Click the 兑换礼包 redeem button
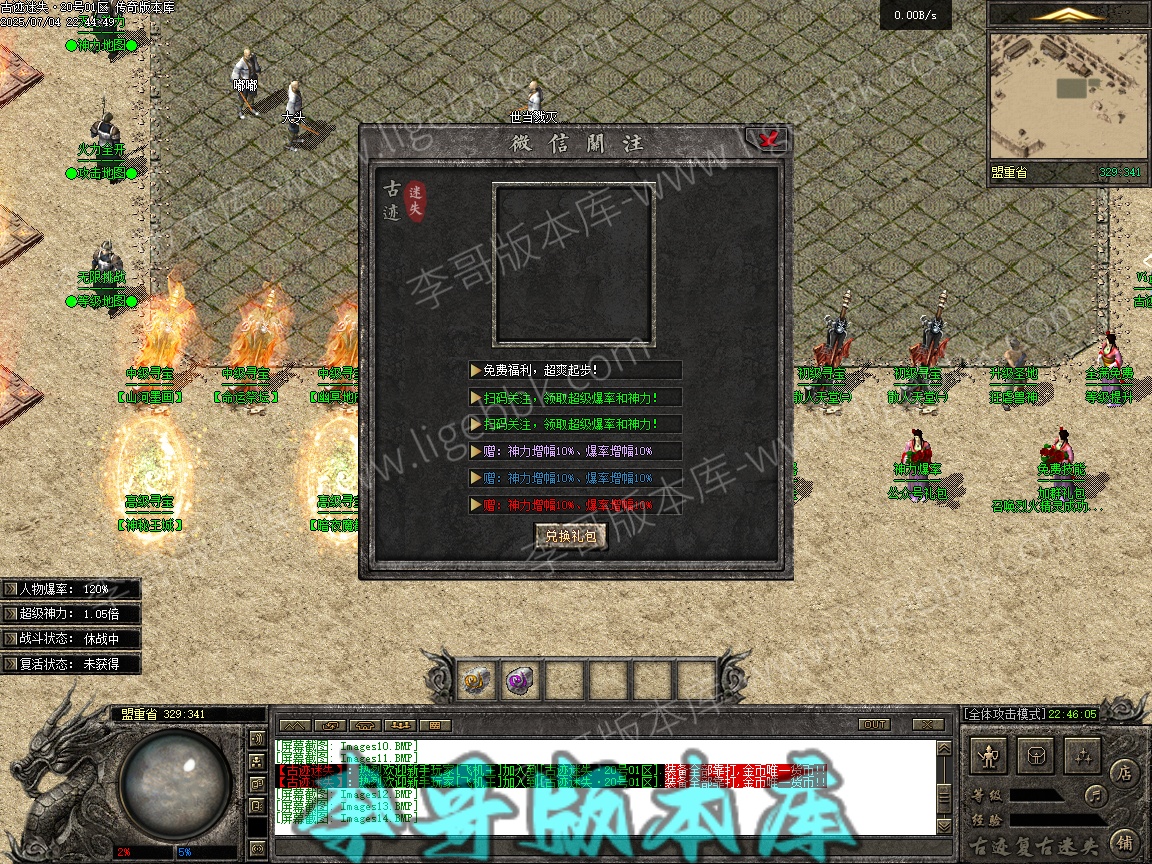This screenshot has height=864, width=1152. click(x=571, y=536)
